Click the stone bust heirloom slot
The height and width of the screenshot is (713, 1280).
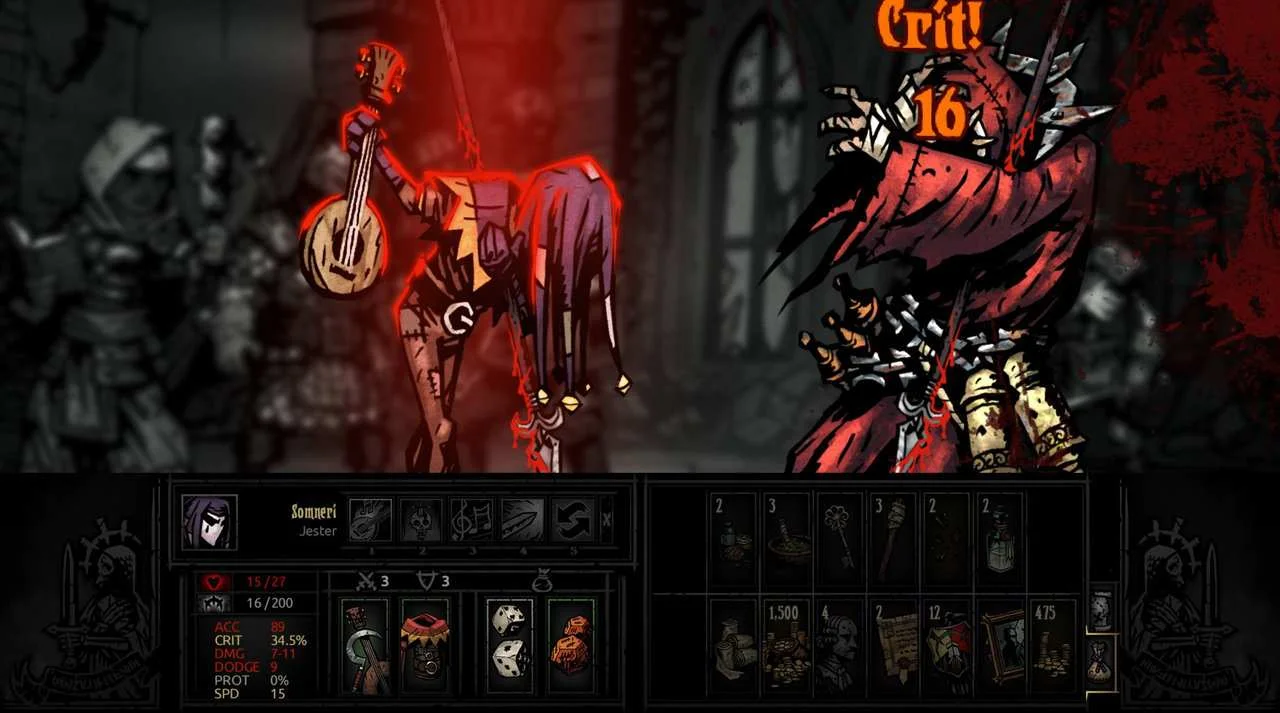tap(841, 647)
